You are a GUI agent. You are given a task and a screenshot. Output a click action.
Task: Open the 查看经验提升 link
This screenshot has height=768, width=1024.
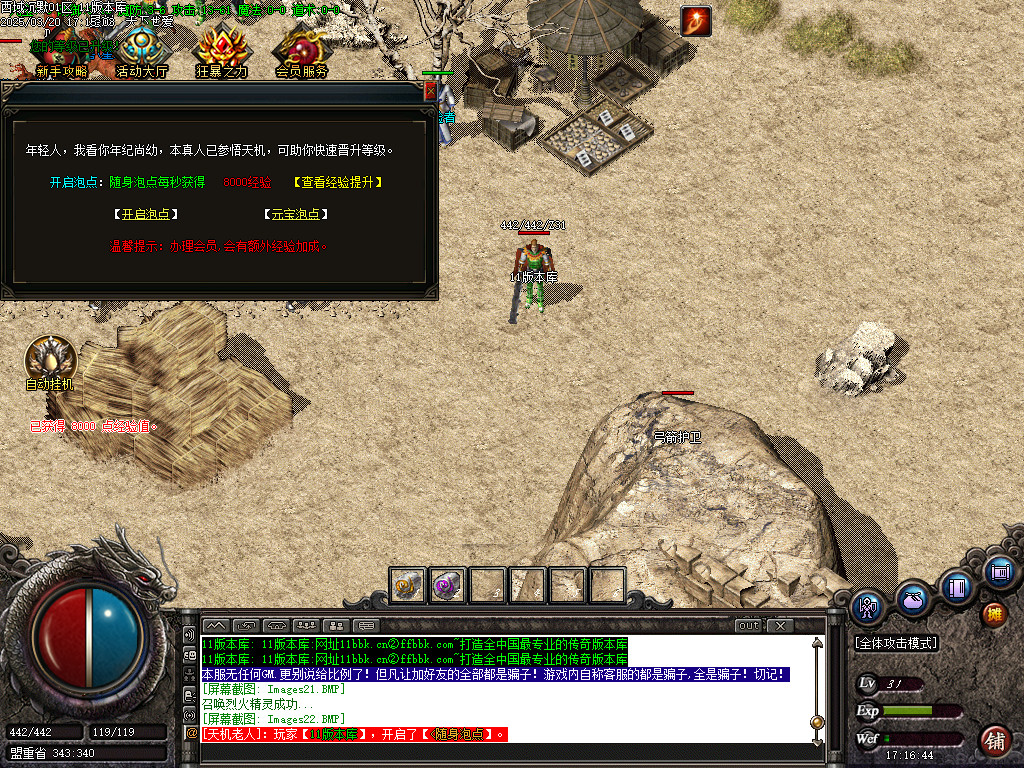(338, 182)
